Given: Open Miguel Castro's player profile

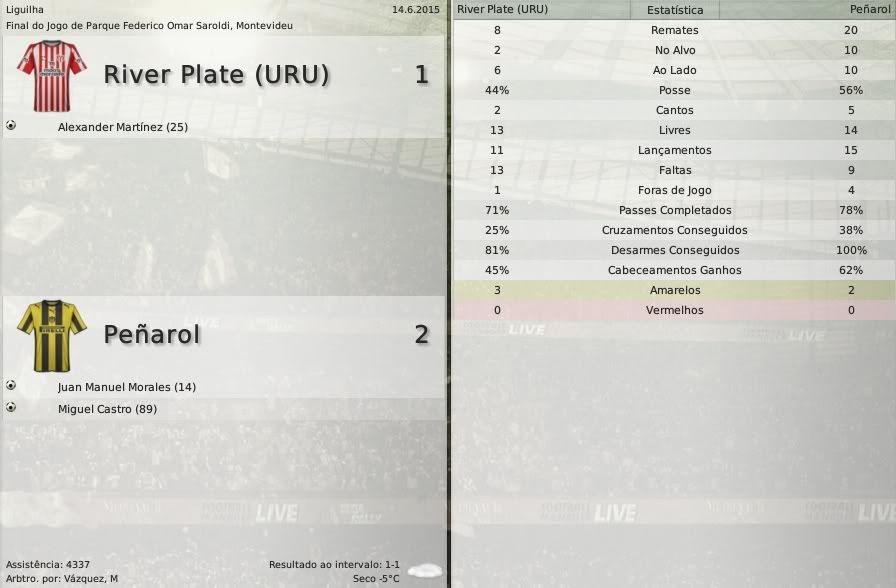Looking at the screenshot, I should (107, 409).
